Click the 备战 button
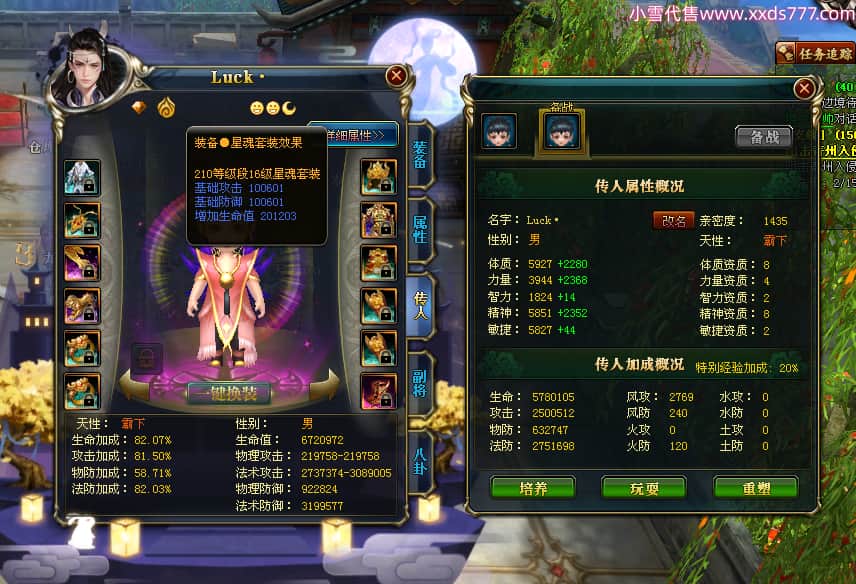This screenshot has width=856, height=584. click(763, 137)
